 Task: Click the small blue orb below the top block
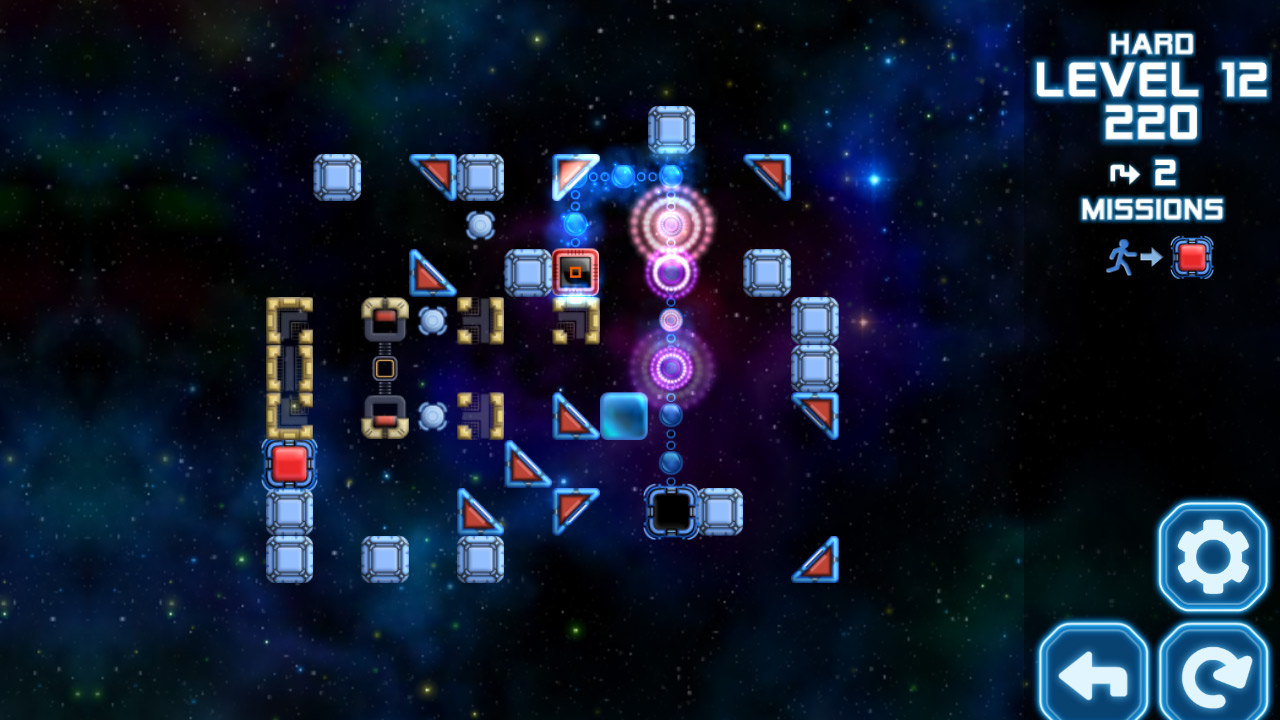coord(670,176)
